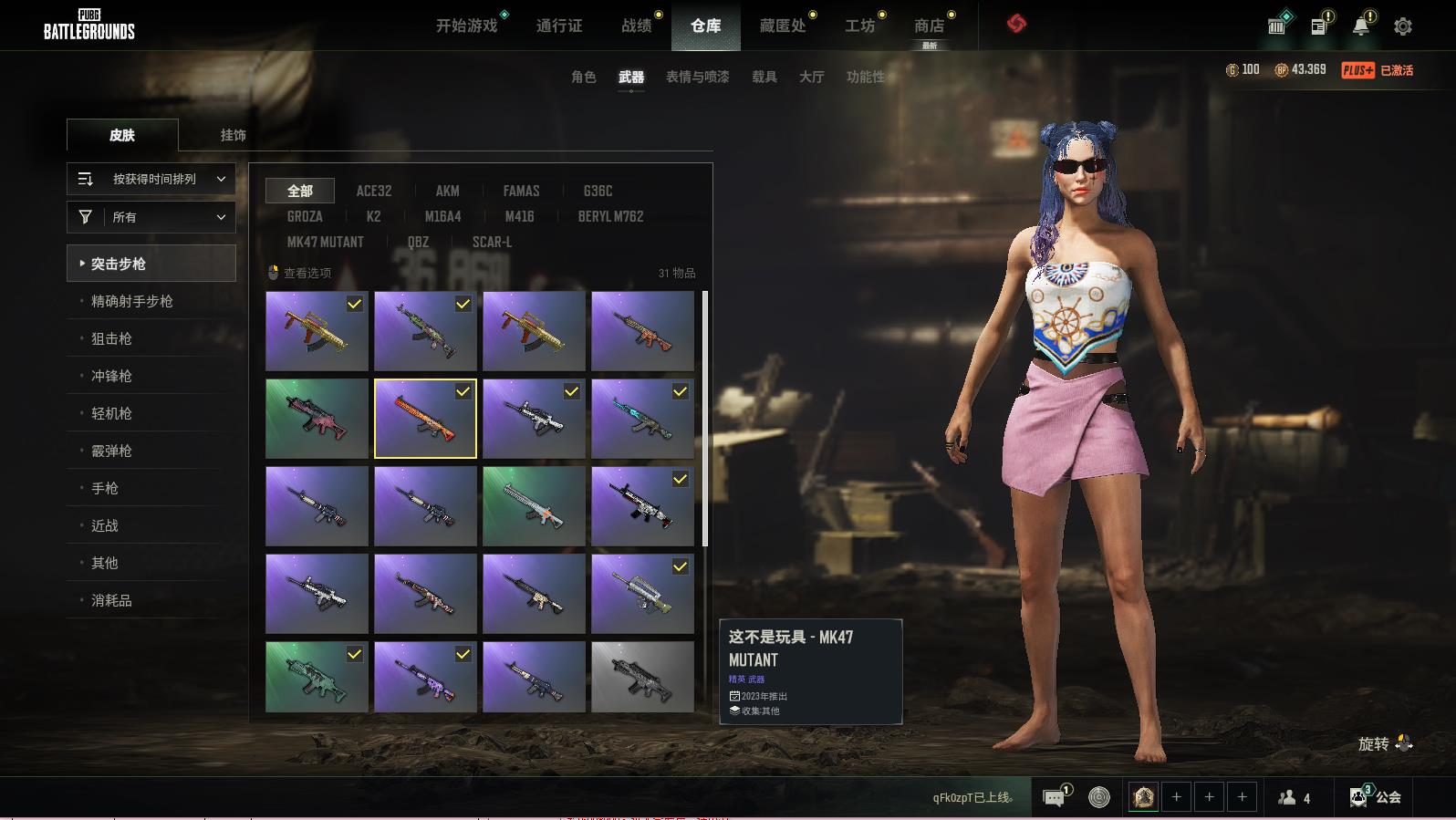Choose the 狙击枪 weapon category
The height and width of the screenshot is (820, 1456).
point(111,338)
